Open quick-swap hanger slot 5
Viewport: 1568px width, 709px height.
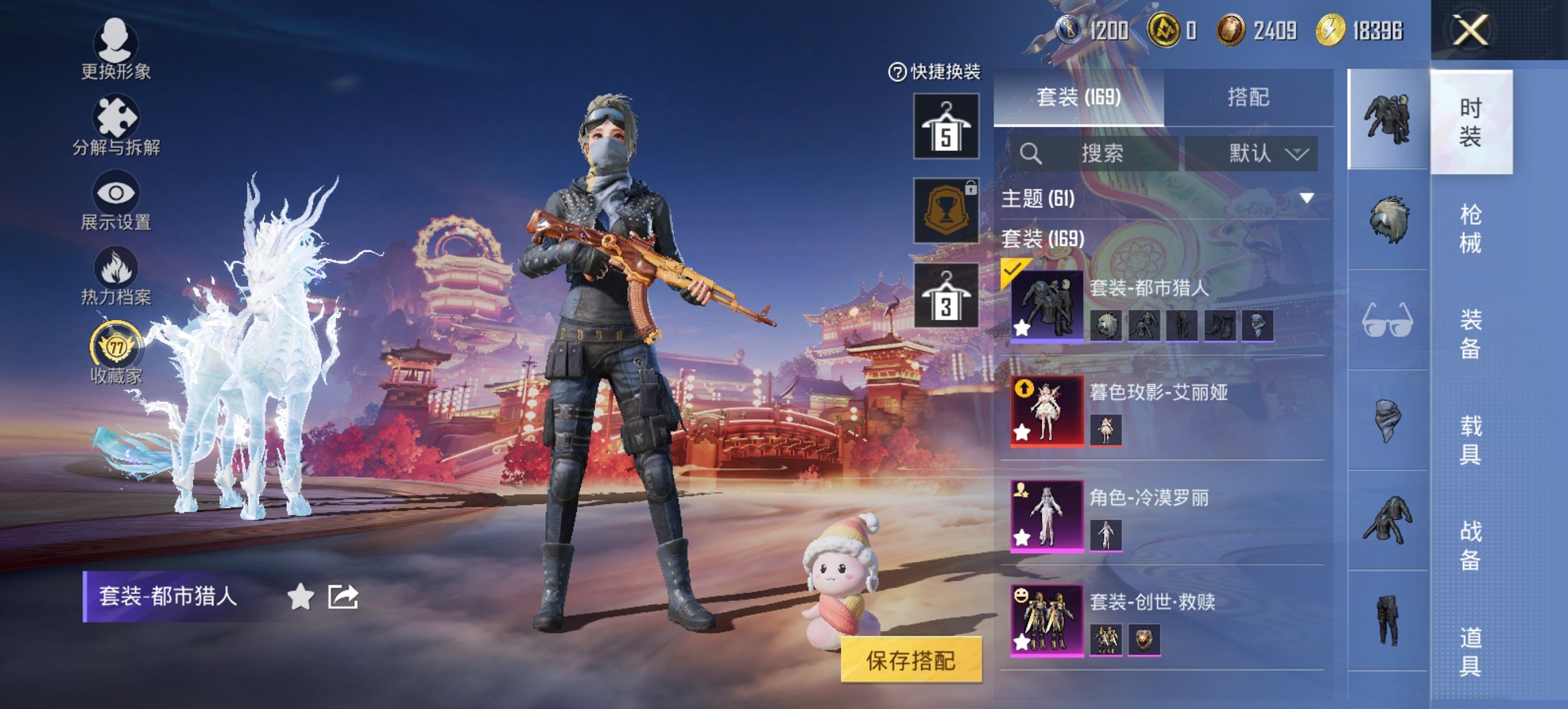tap(945, 125)
